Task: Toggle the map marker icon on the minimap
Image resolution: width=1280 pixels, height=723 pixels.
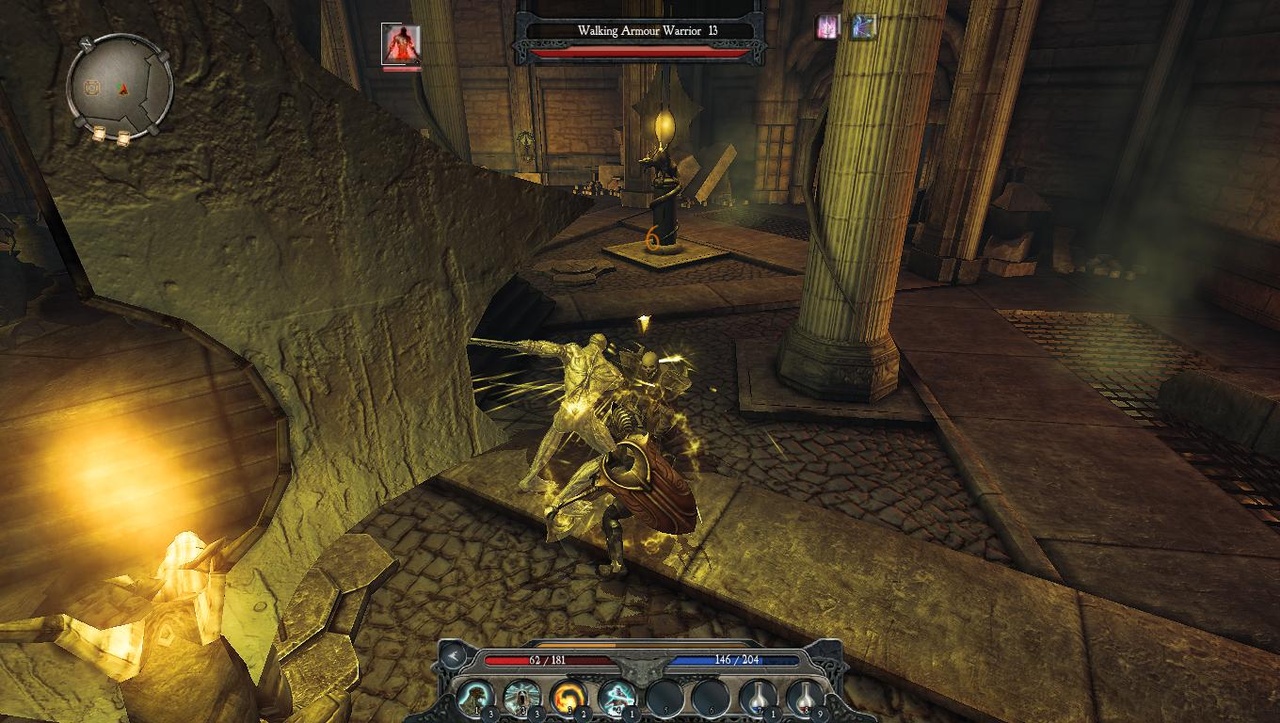Action: pos(91,88)
